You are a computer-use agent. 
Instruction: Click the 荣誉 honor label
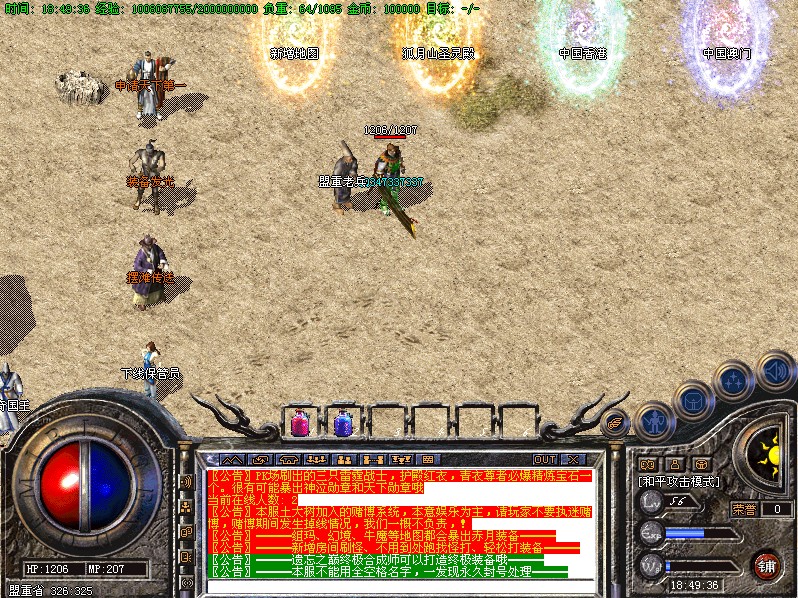(x=744, y=508)
